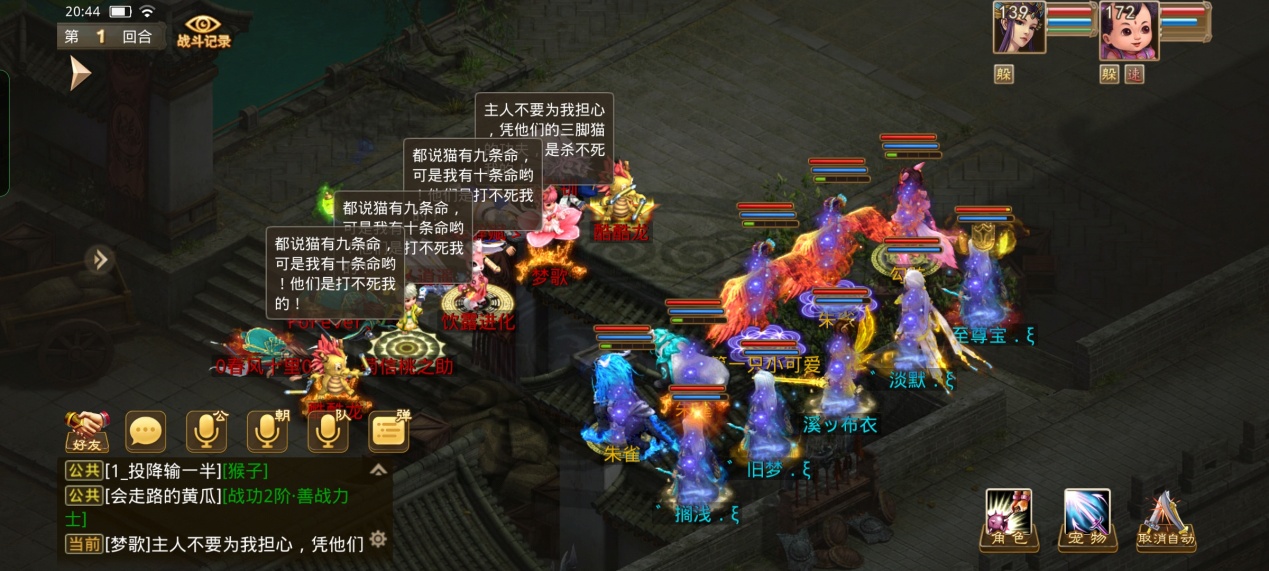The height and width of the screenshot is (571, 1269).
Task: Expand the chat log with the up chevron
Action: (378, 469)
